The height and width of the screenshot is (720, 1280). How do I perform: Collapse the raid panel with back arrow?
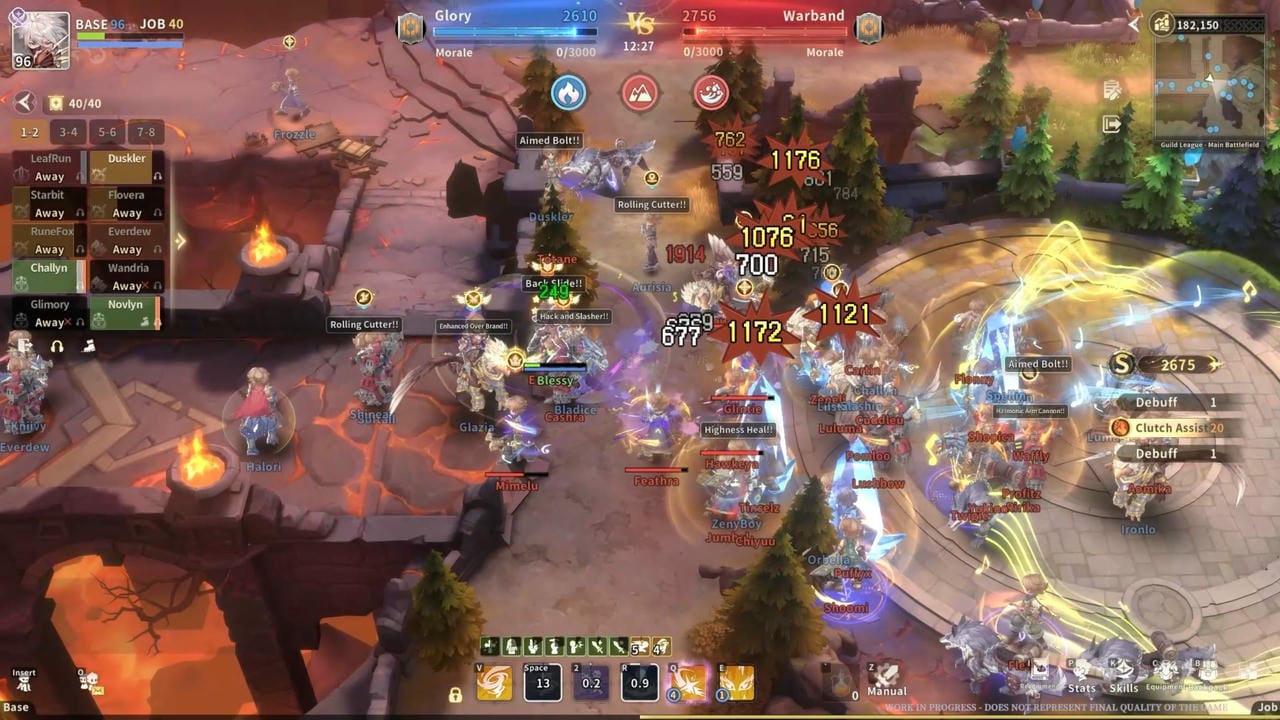click(x=25, y=103)
